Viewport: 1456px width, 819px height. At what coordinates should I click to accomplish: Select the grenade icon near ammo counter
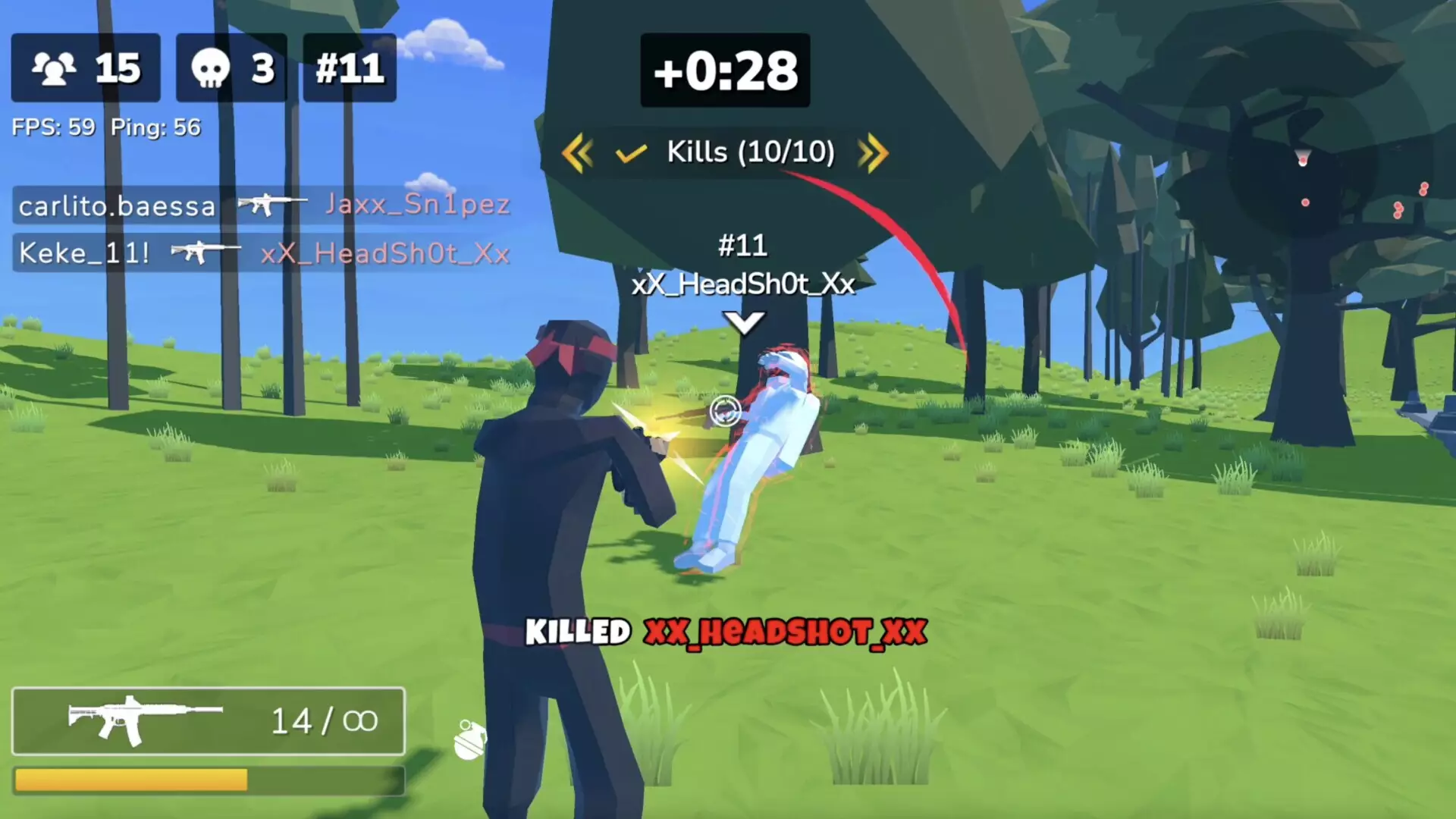click(x=470, y=739)
